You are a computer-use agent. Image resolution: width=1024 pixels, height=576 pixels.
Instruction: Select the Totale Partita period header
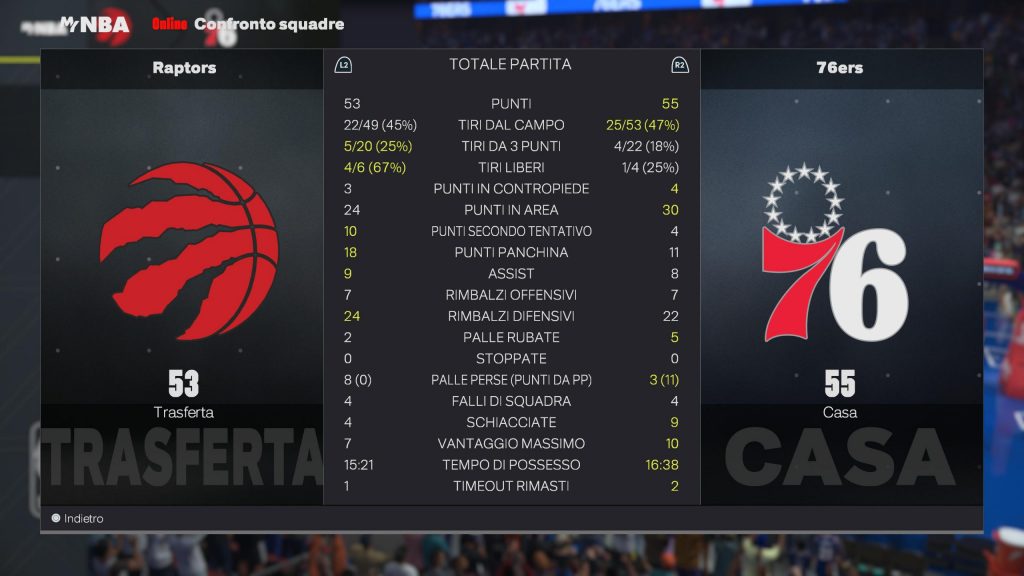pyautogui.click(x=510, y=65)
